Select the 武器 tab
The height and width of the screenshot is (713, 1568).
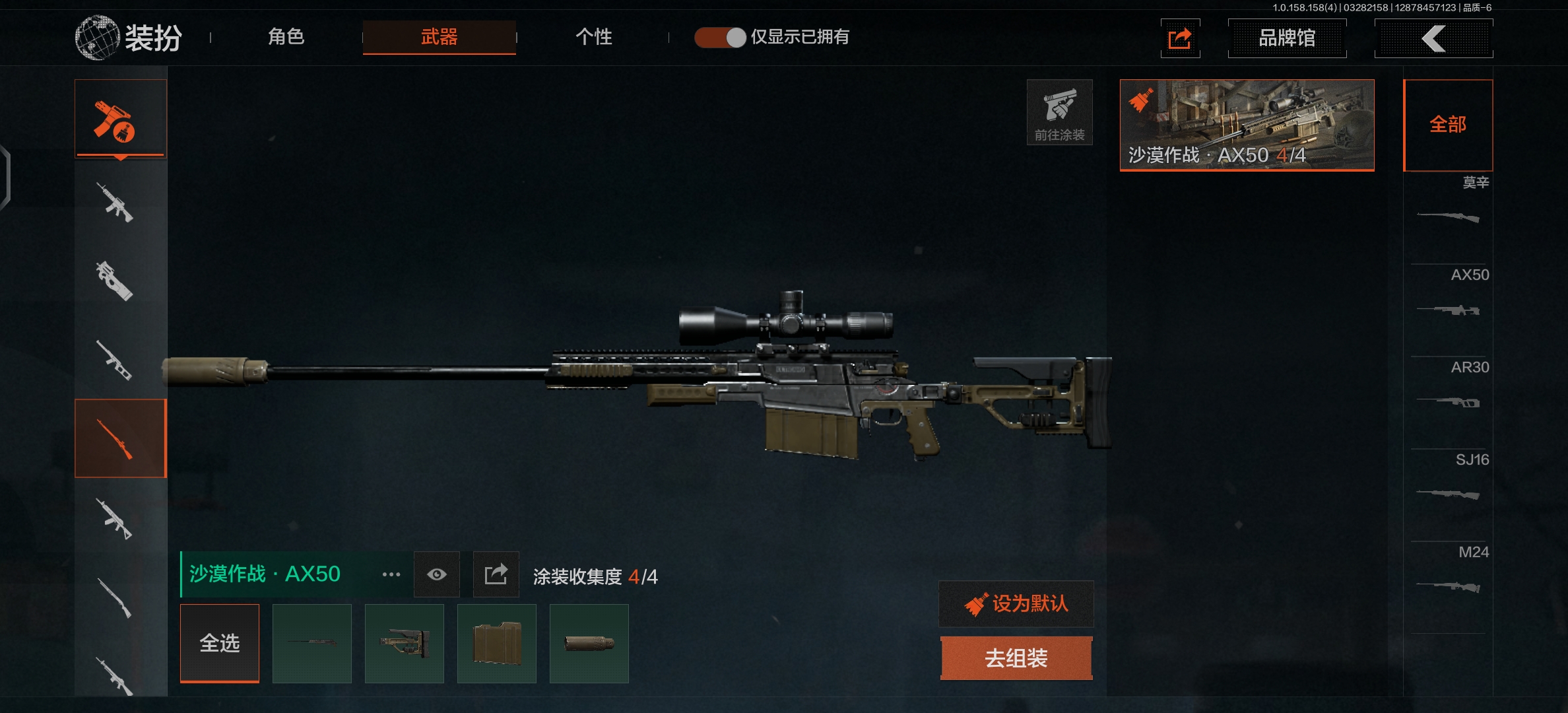[439, 37]
